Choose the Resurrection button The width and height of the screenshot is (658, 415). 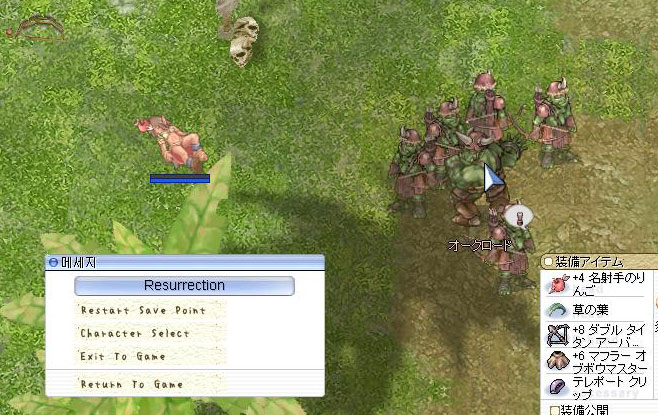point(184,286)
